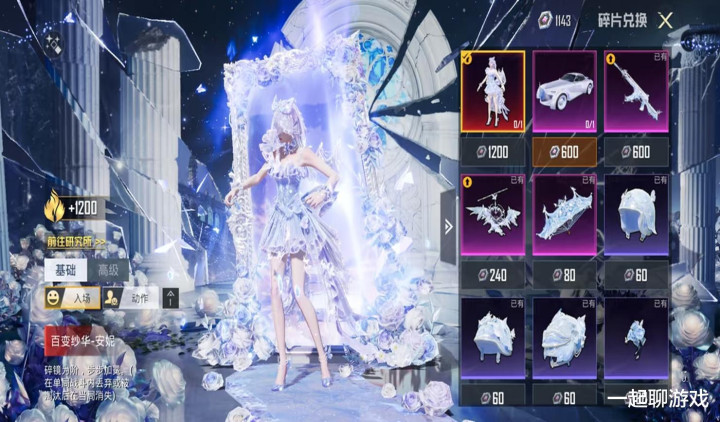The image size is (720, 422).
Task: Choose the 动作 action button
Action: tap(129, 297)
